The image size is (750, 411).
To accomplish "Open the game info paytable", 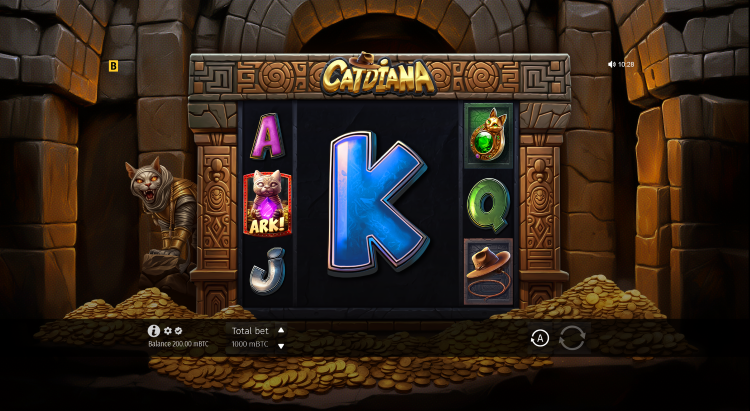I will (x=154, y=330).
